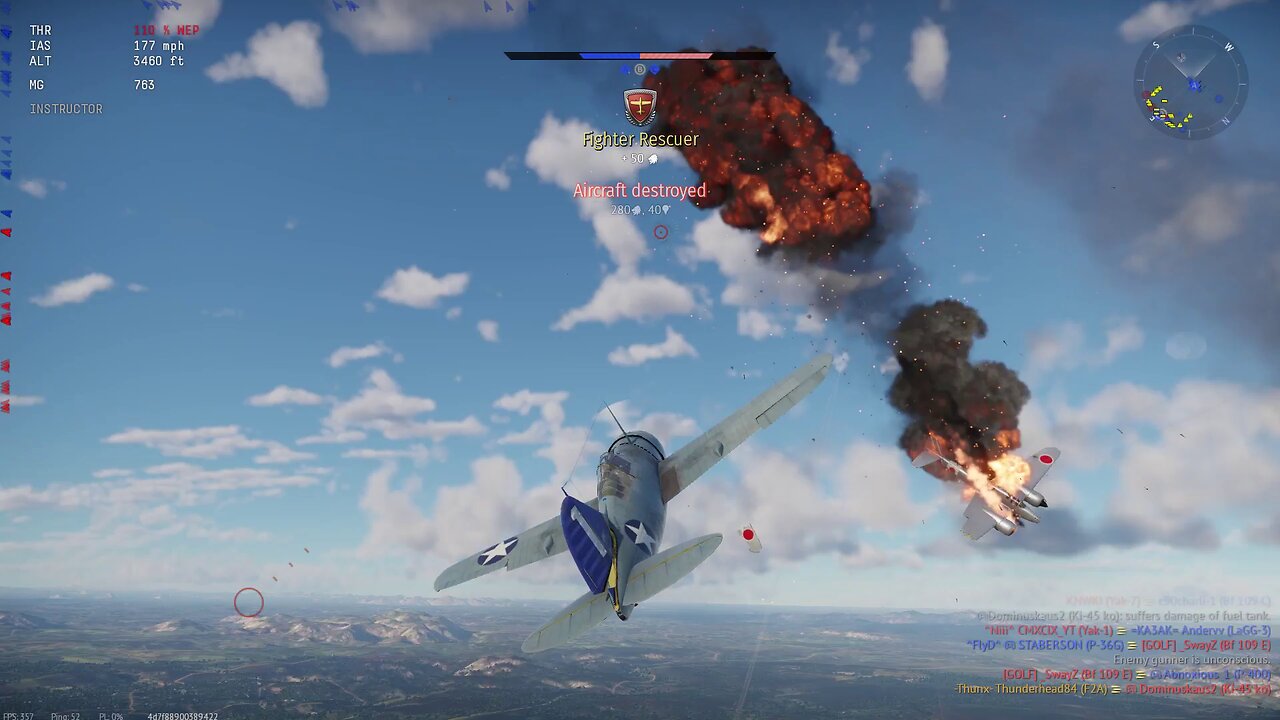This screenshot has height=720, width=1280.
Task: Open the kill feed log
Action: [1116, 646]
